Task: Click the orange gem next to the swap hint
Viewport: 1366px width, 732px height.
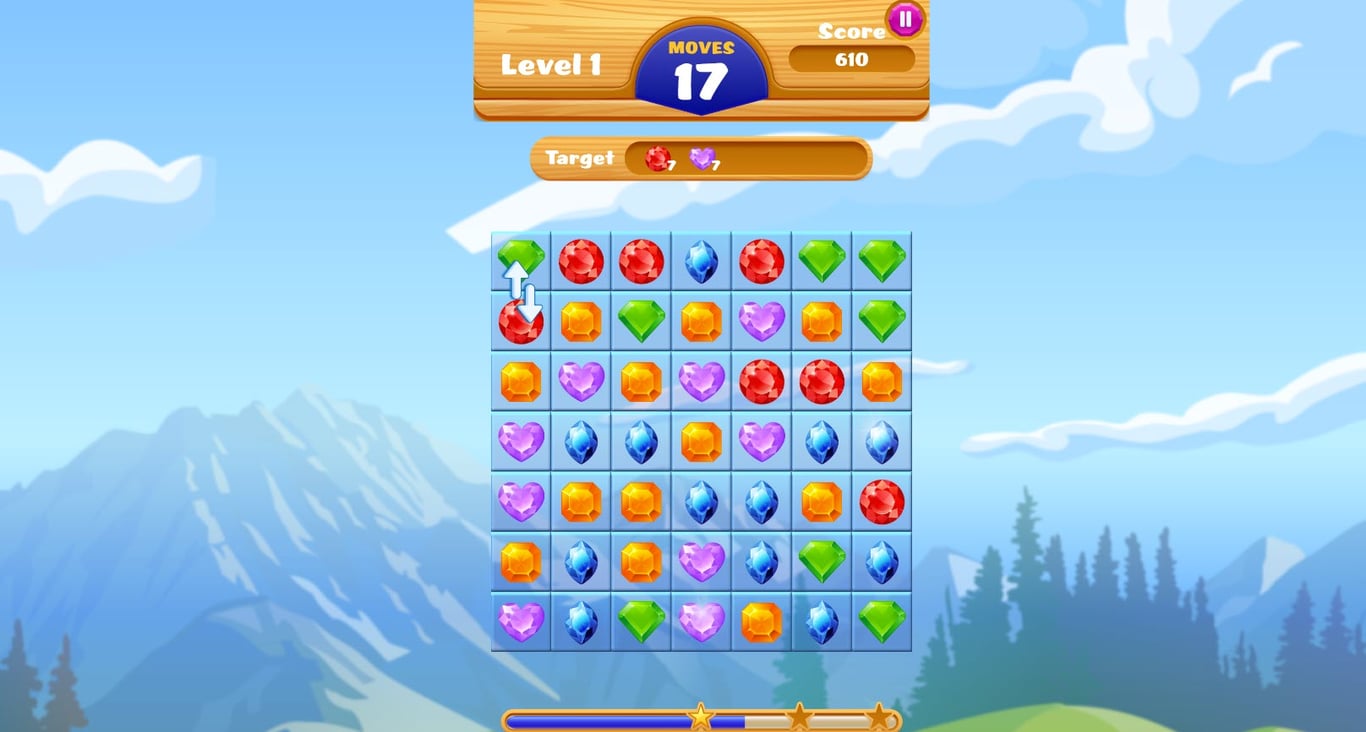Action: tap(580, 321)
